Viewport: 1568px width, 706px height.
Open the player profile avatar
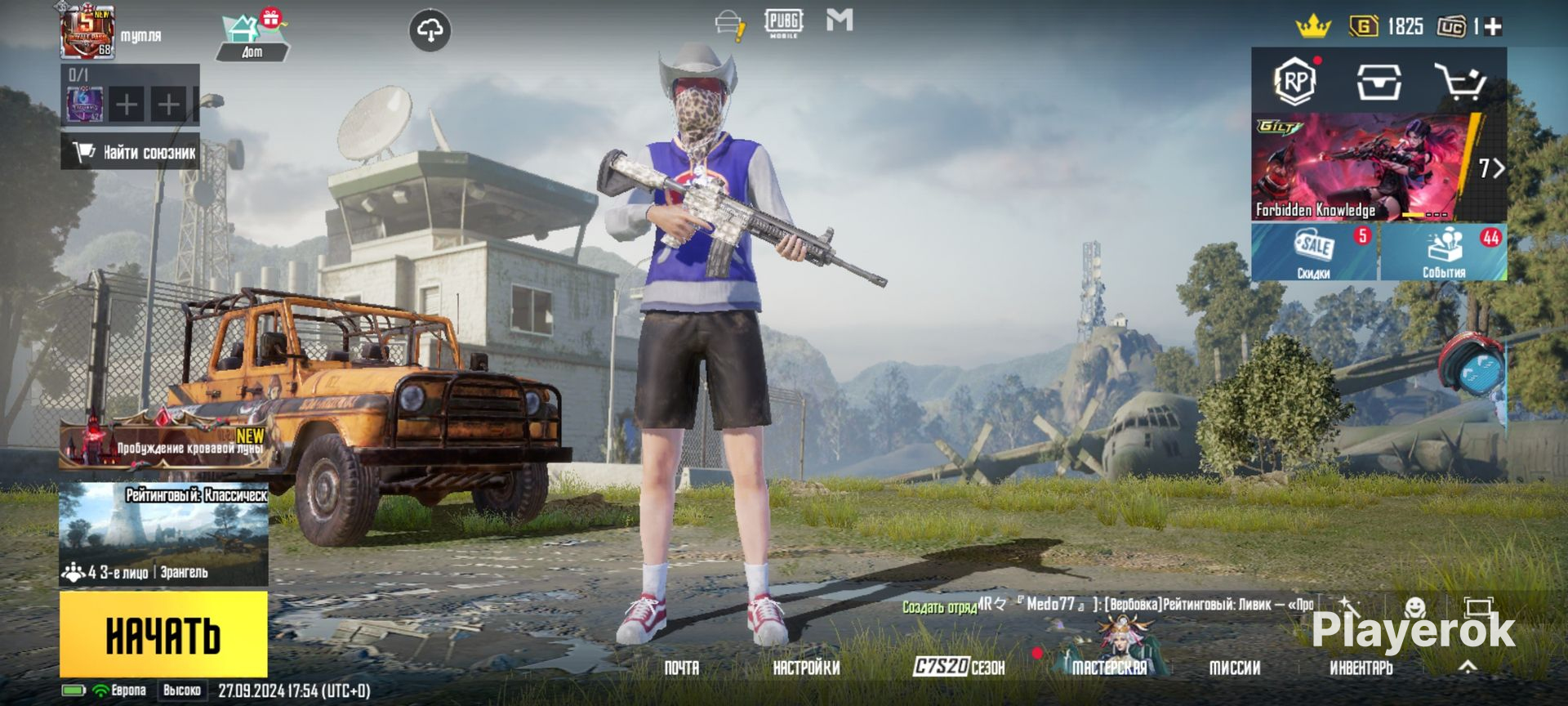coord(87,33)
